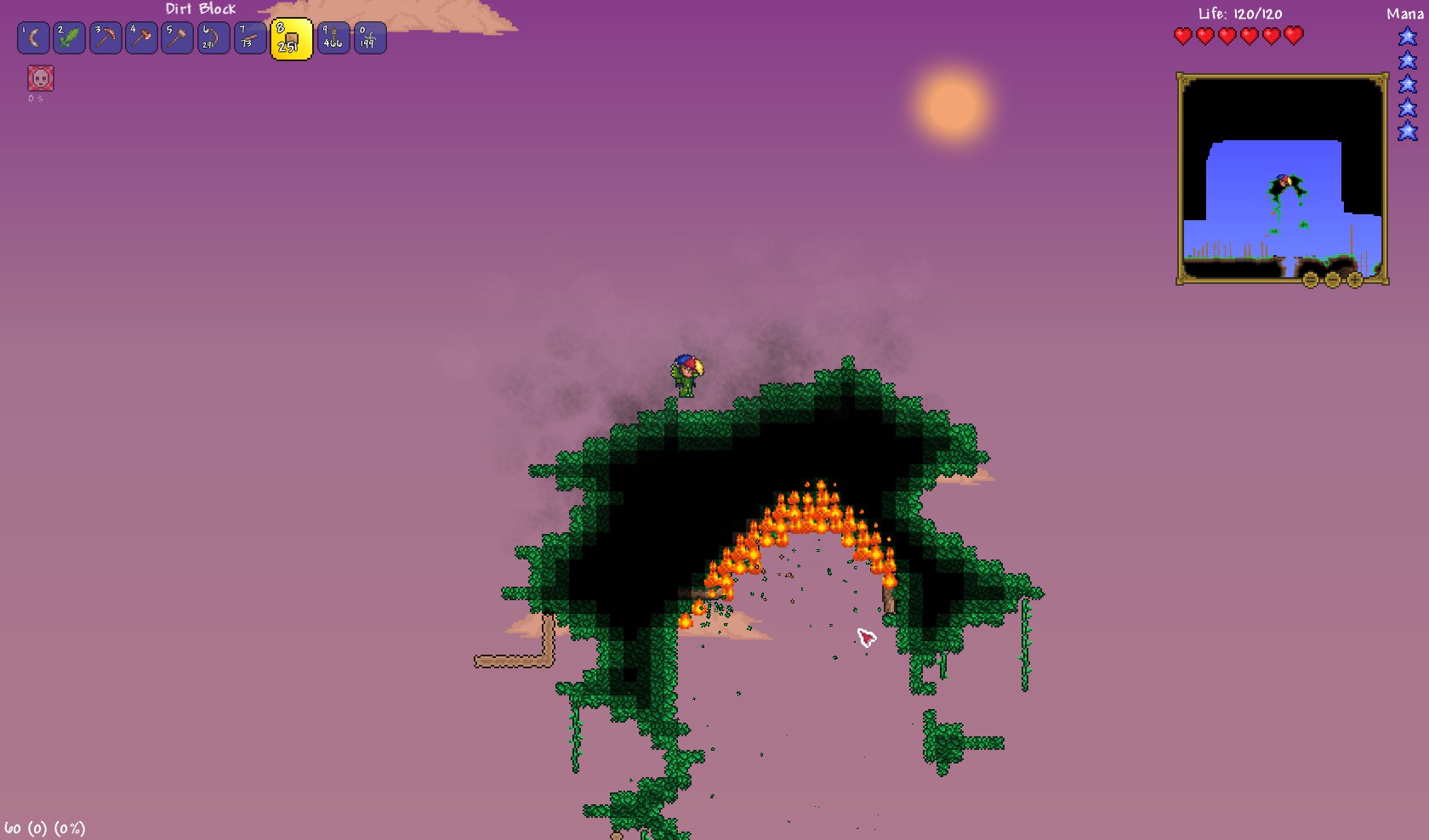This screenshot has height=840, width=1429.
Task: Select the pickaxe in hotbar slot 3
Action: pyautogui.click(x=105, y=37)
